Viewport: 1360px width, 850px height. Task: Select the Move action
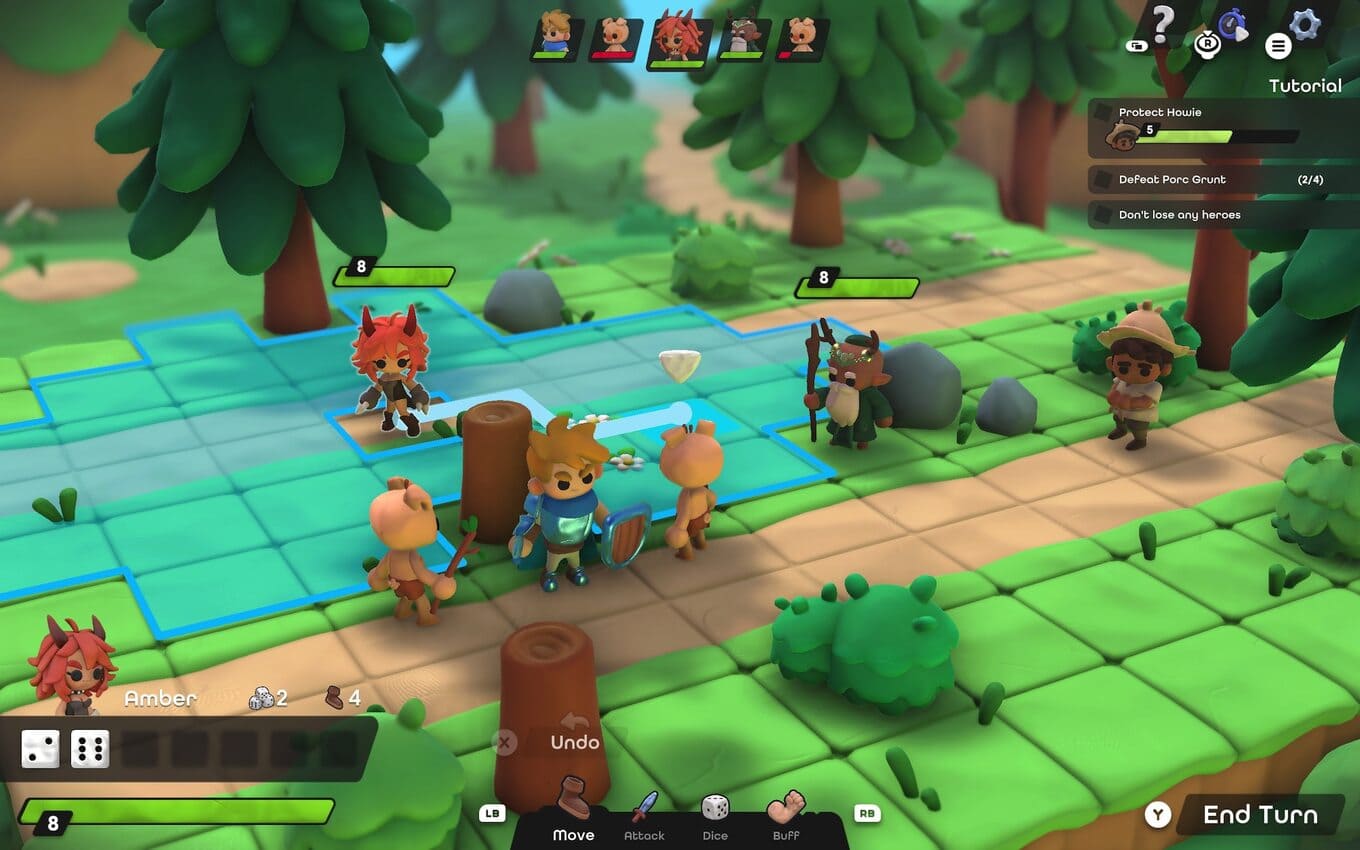point(573,810)
